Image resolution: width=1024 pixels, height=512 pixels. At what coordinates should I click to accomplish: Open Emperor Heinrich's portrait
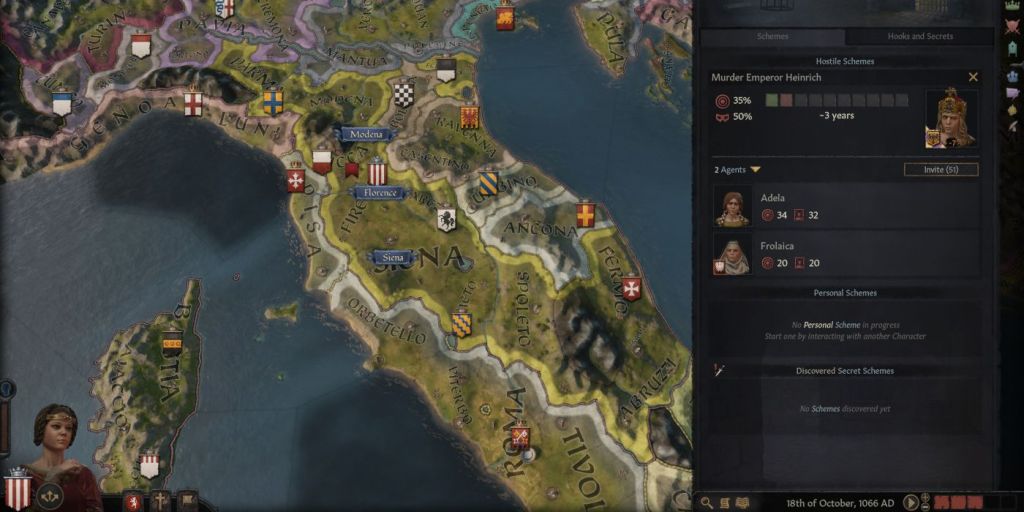[x=951, y=118]
